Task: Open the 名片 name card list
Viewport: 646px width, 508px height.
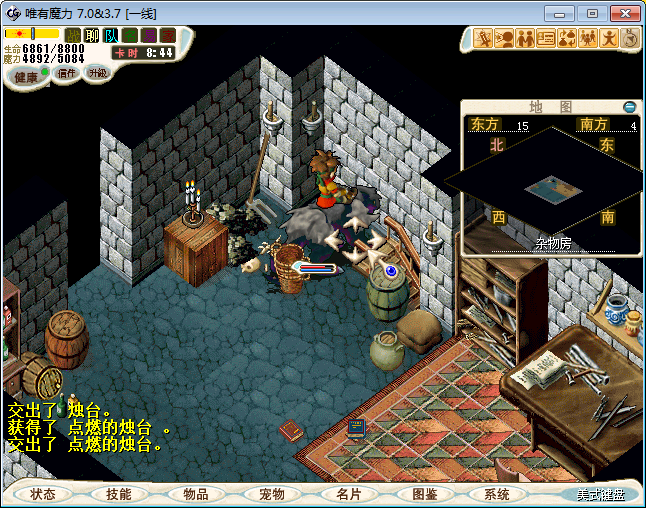Action: click(x=347, y=494)
